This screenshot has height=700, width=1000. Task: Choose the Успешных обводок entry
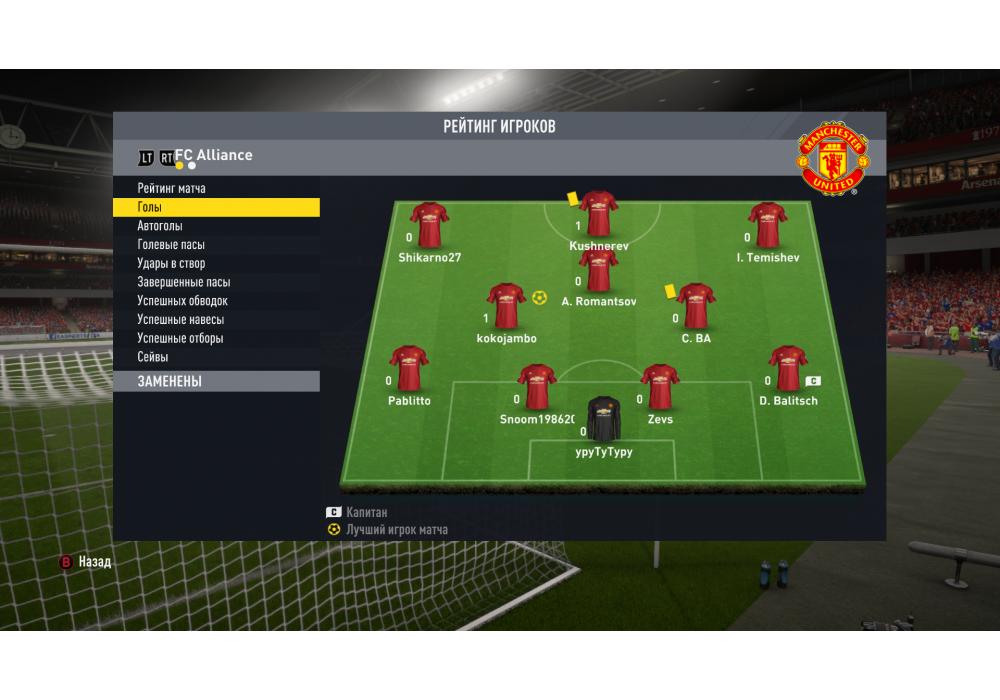click(x=182, y=301)
